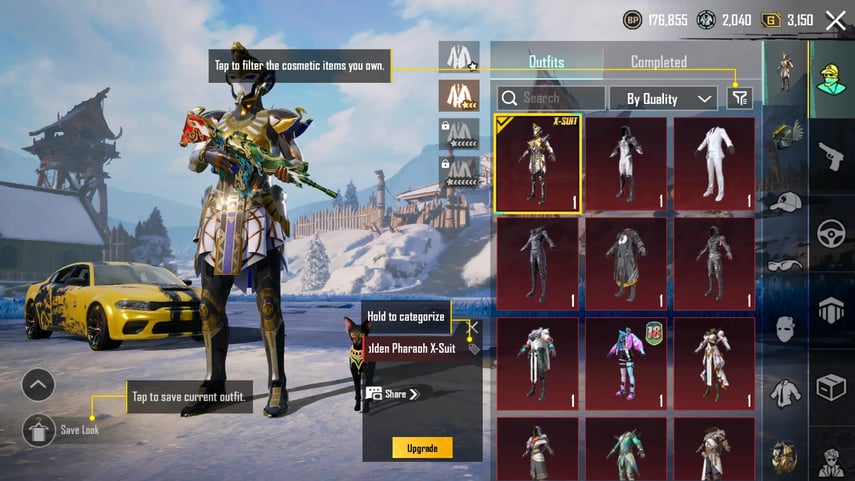This screenshot has height=481, width=855.
Task: Open the vehicle steering wheel category
Action: 831,233
